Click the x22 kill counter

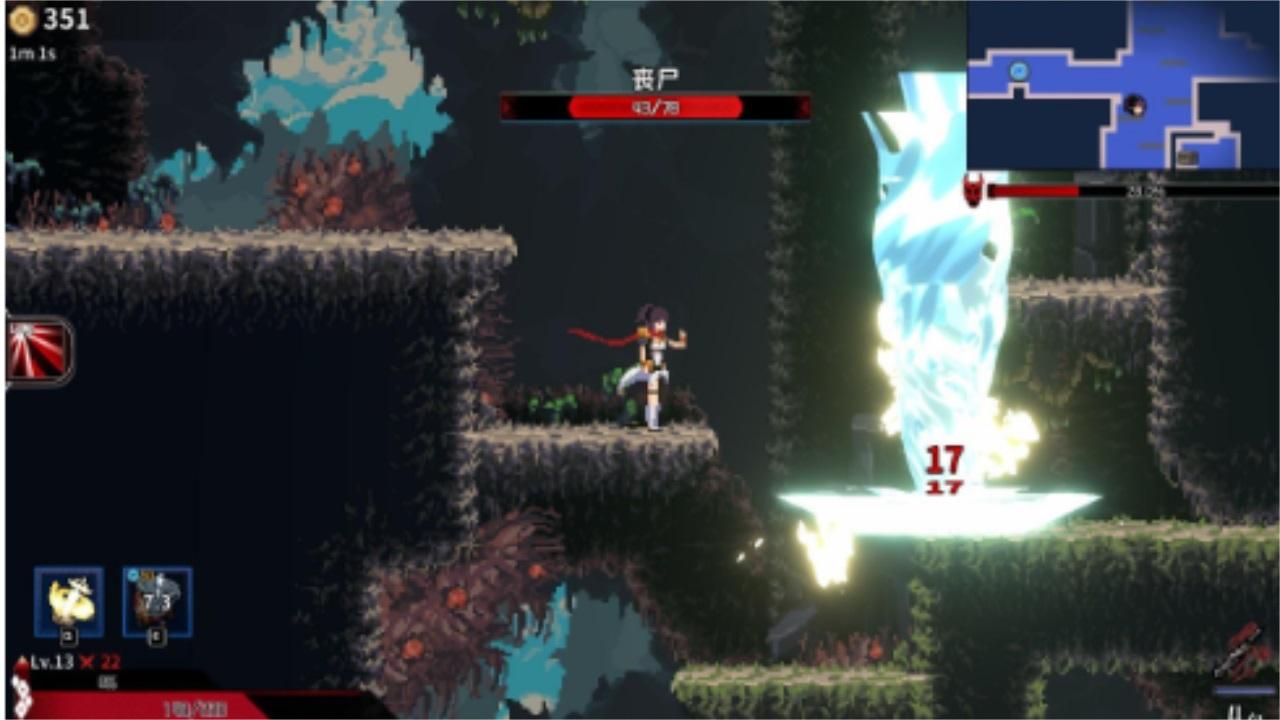tap(102, 662)
